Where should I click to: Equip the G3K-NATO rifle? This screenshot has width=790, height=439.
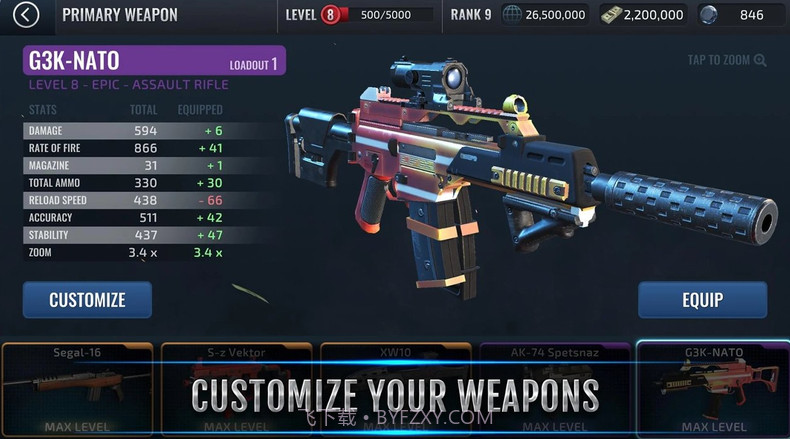coord(703,299)
